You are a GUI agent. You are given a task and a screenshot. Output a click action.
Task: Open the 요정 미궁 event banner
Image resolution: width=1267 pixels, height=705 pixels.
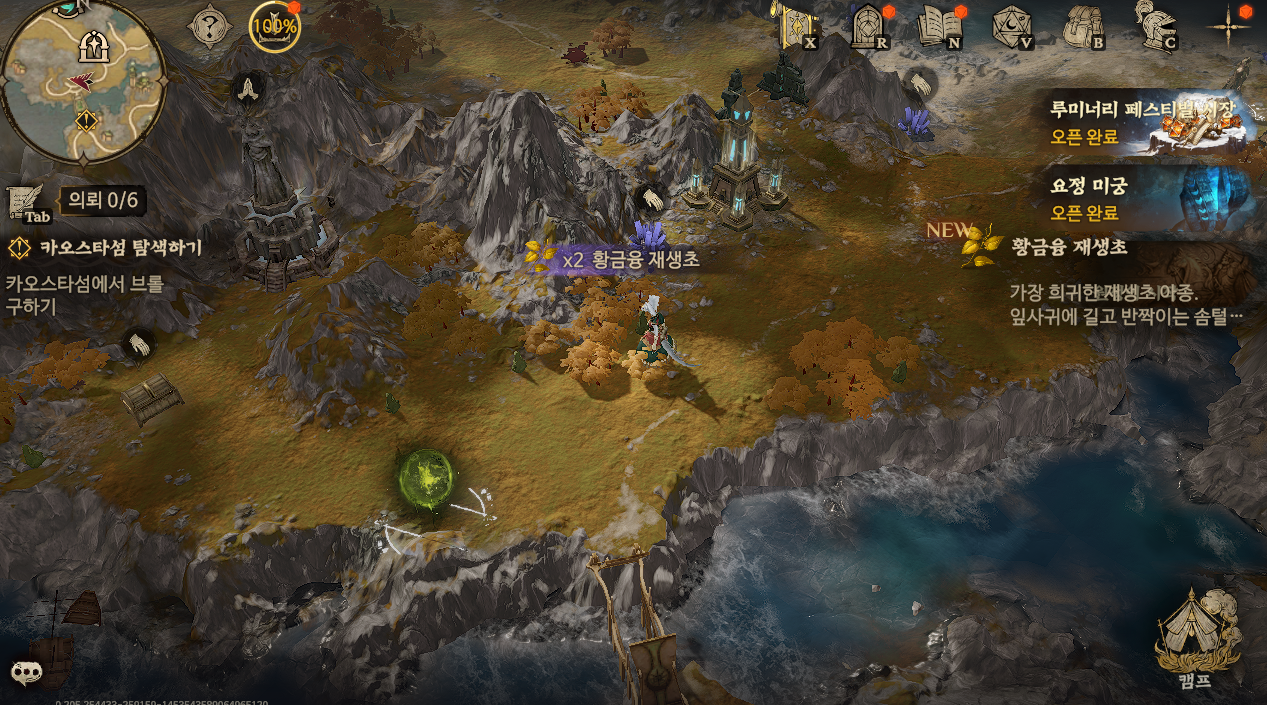1150,198
